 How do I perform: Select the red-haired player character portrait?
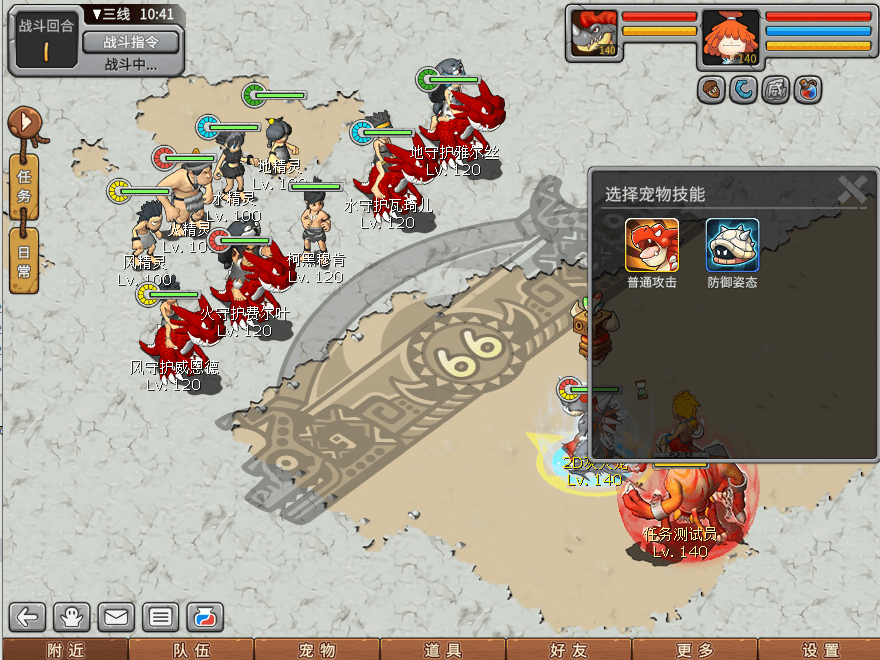[x=730, y=38]
